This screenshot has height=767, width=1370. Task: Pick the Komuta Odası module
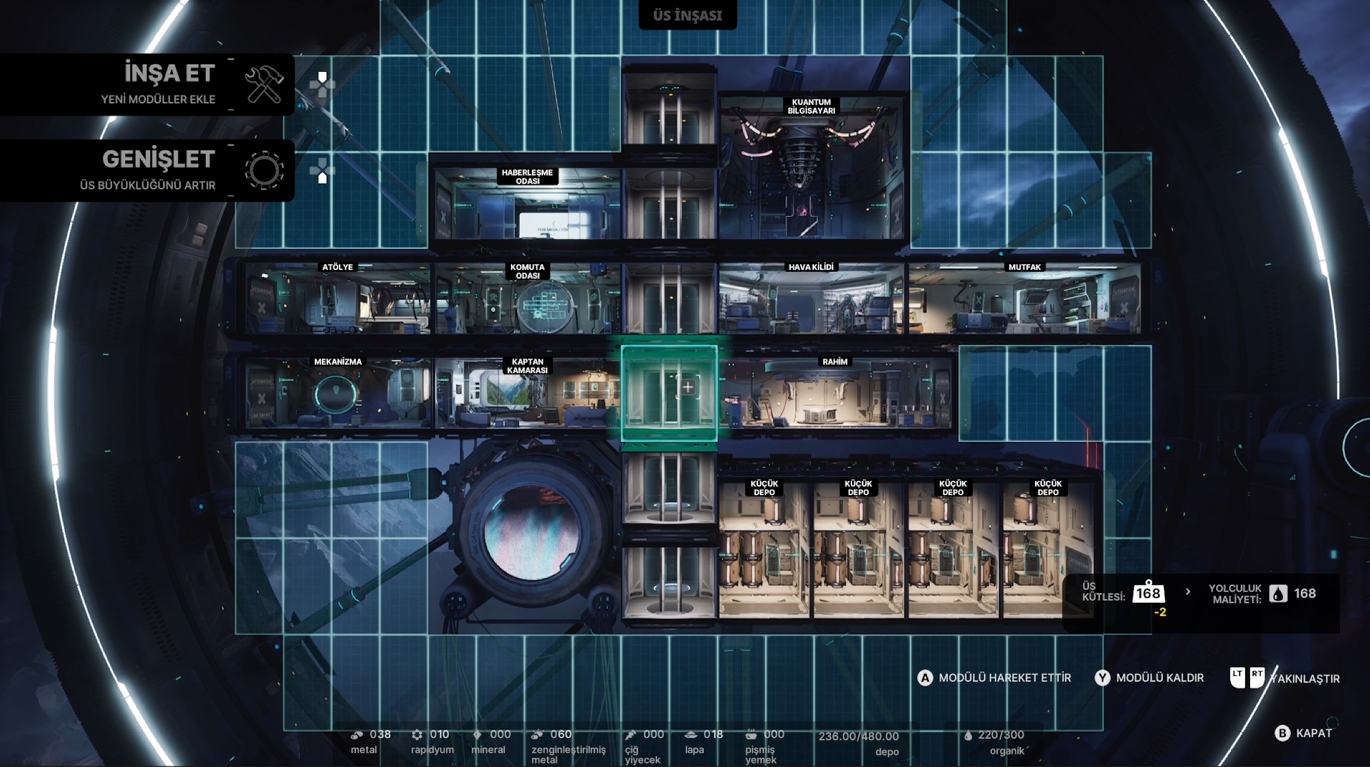pyautogui.click(x=527, y=298)
